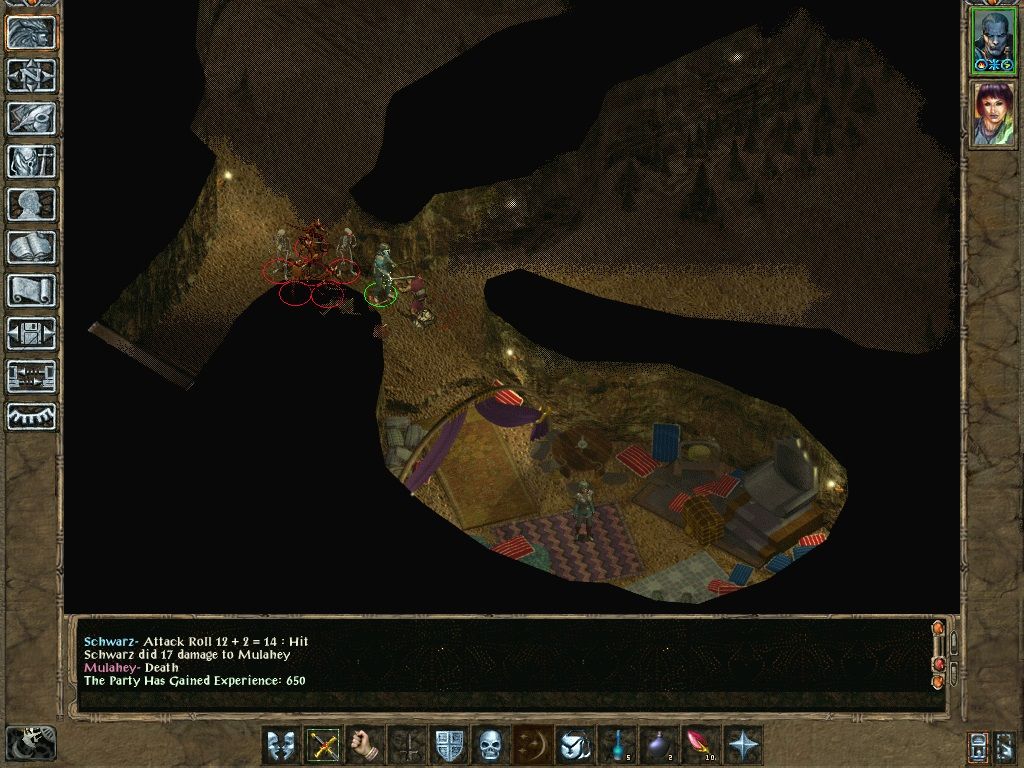Choose the bare fist weapon slot

tap(367, 745)
